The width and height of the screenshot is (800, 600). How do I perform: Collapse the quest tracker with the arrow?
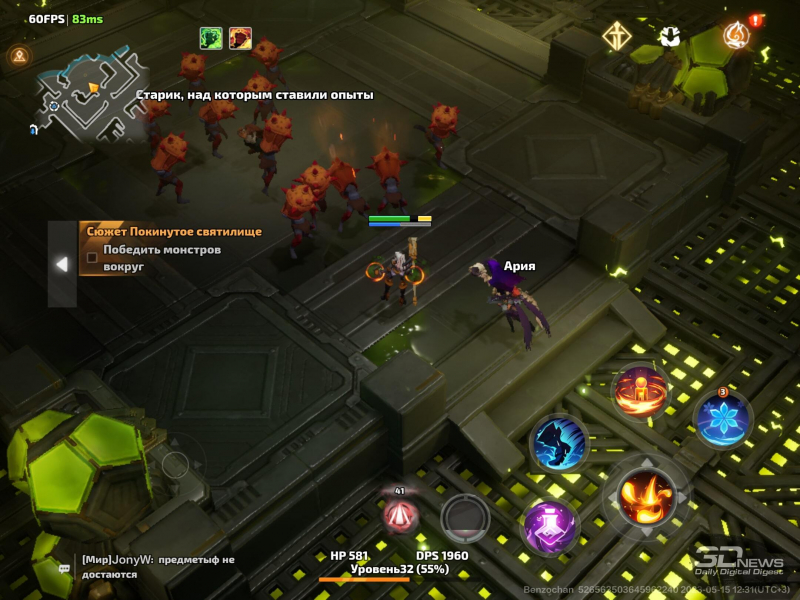coord(62,264)
